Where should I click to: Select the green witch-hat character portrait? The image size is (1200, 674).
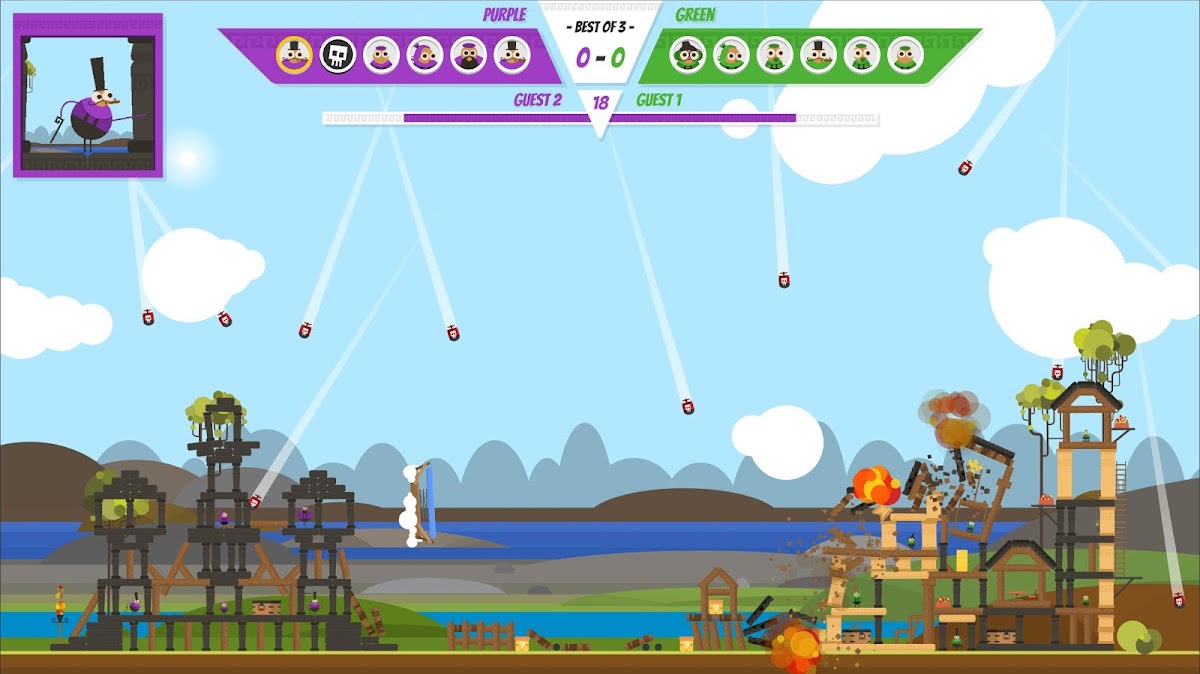click(688, 54)
